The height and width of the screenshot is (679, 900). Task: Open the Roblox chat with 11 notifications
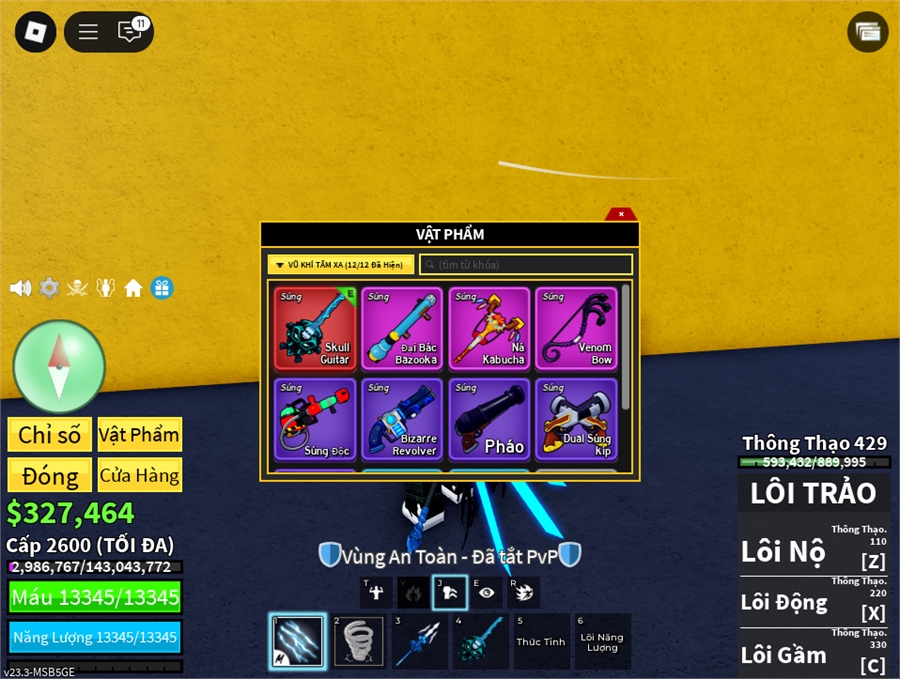pyautogui.click(x=131, y=32)
